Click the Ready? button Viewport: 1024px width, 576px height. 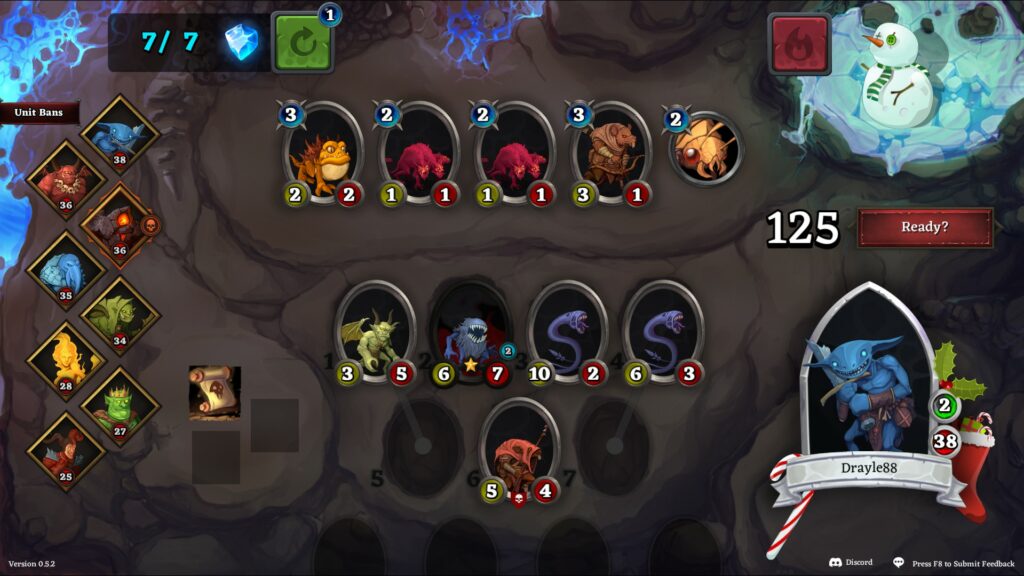point(925,227)
